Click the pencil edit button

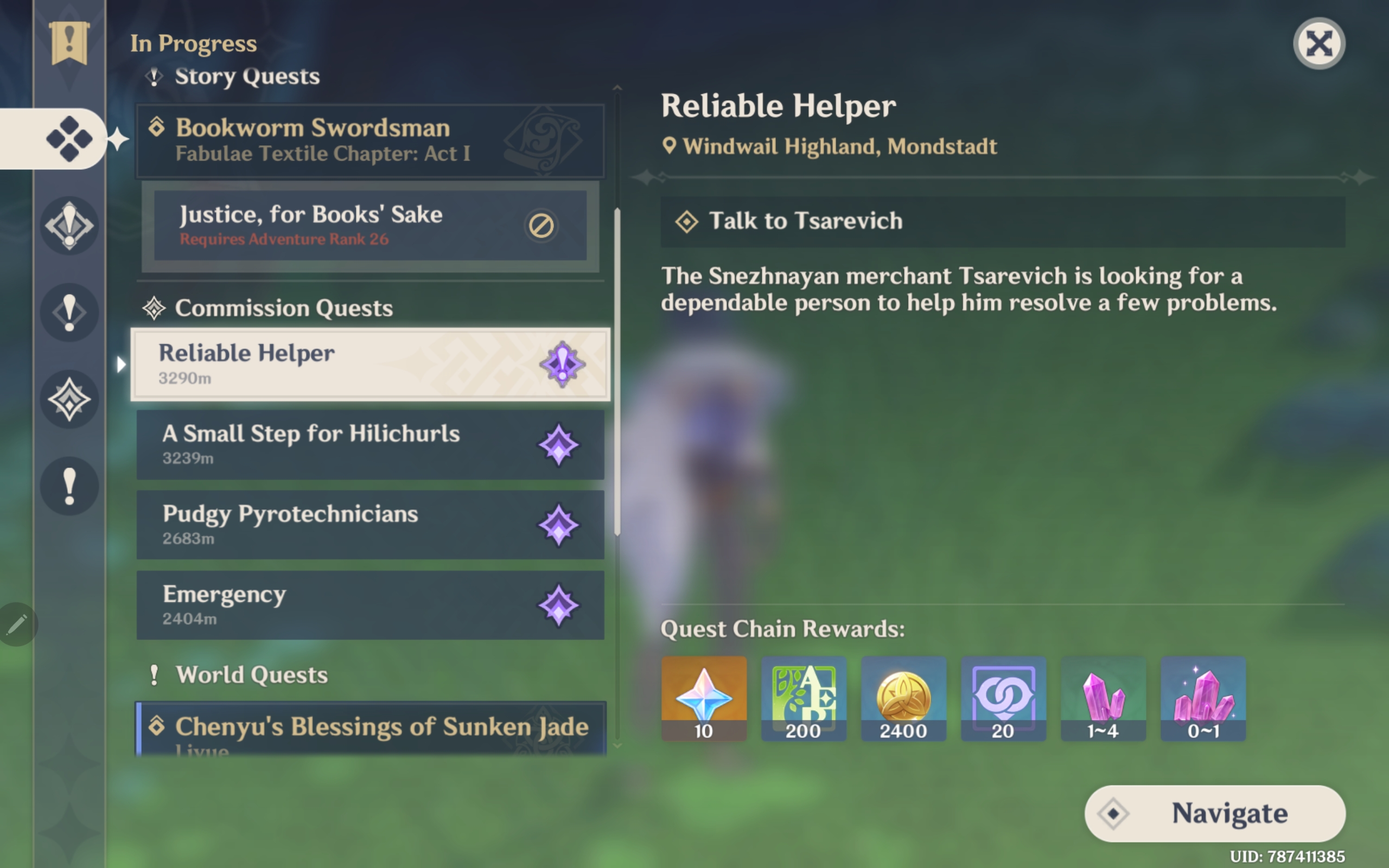pos(17,624)
